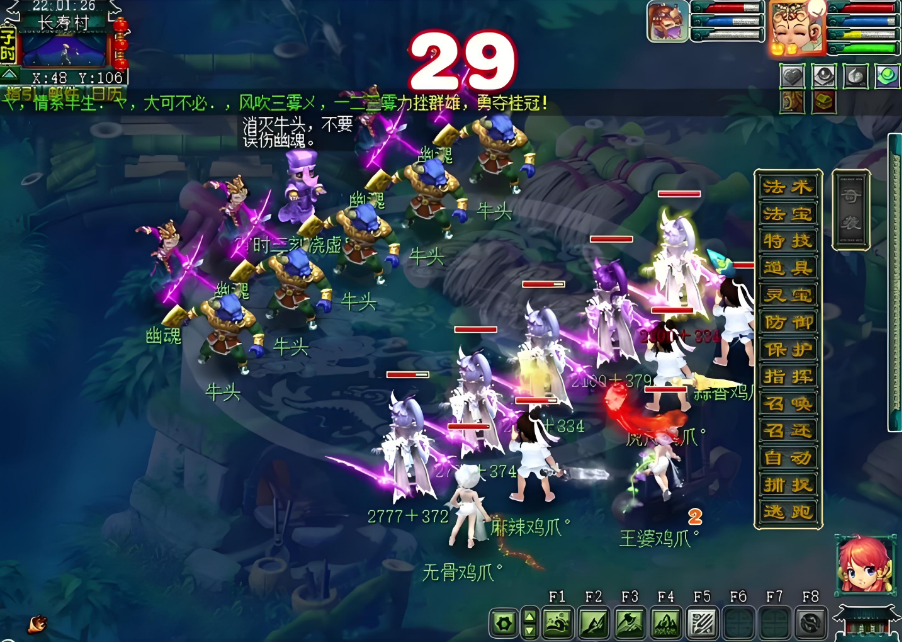Choose the 捕捉 capture command

pyautogui.click(x=789, y=485)
